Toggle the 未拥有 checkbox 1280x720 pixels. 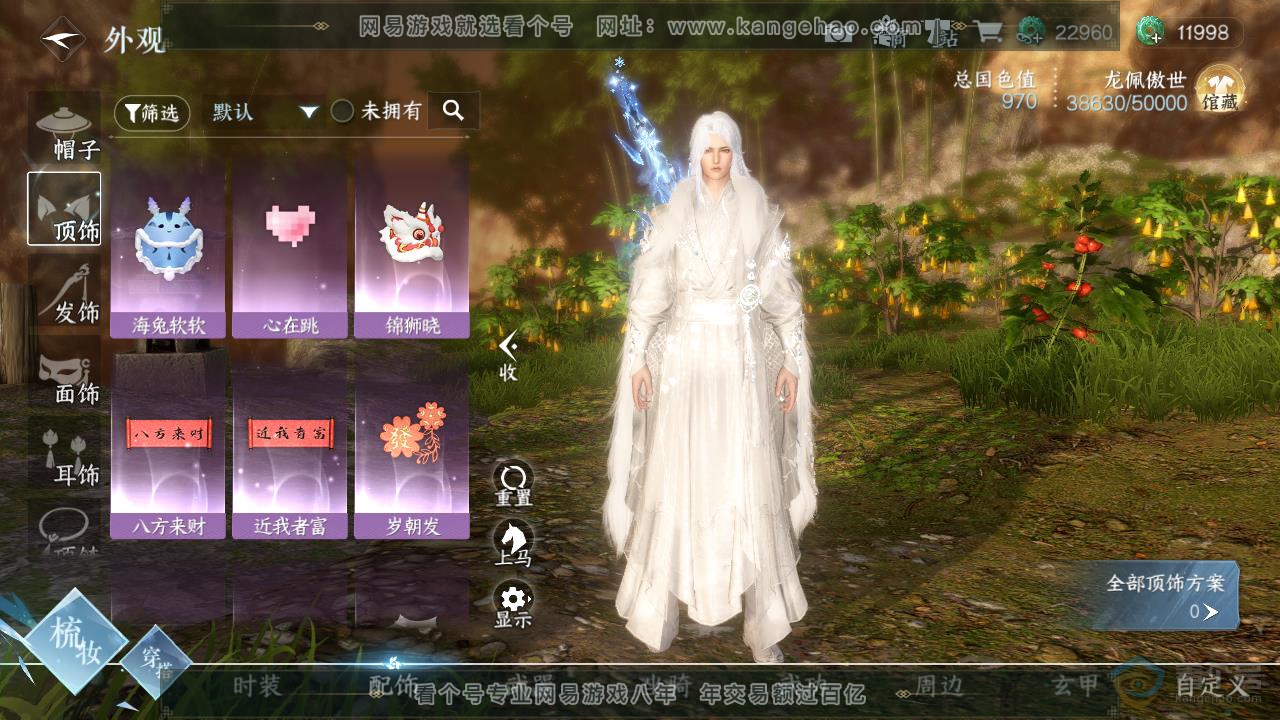(343, 112)
